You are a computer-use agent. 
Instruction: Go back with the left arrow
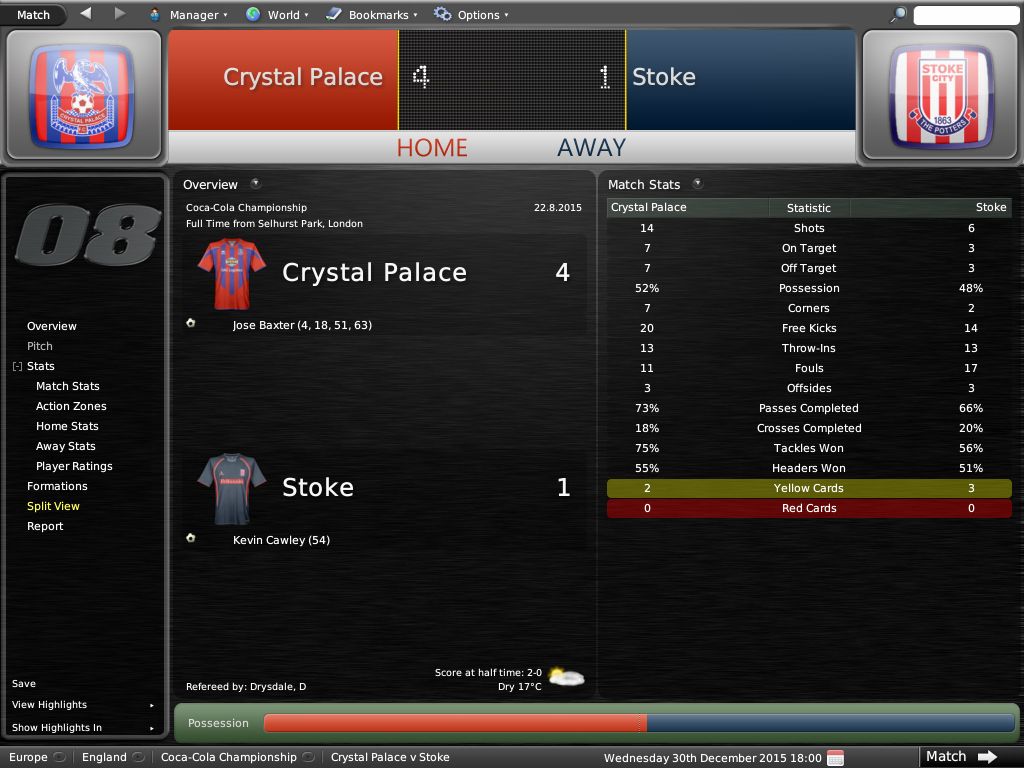click(x=85, y=14)
